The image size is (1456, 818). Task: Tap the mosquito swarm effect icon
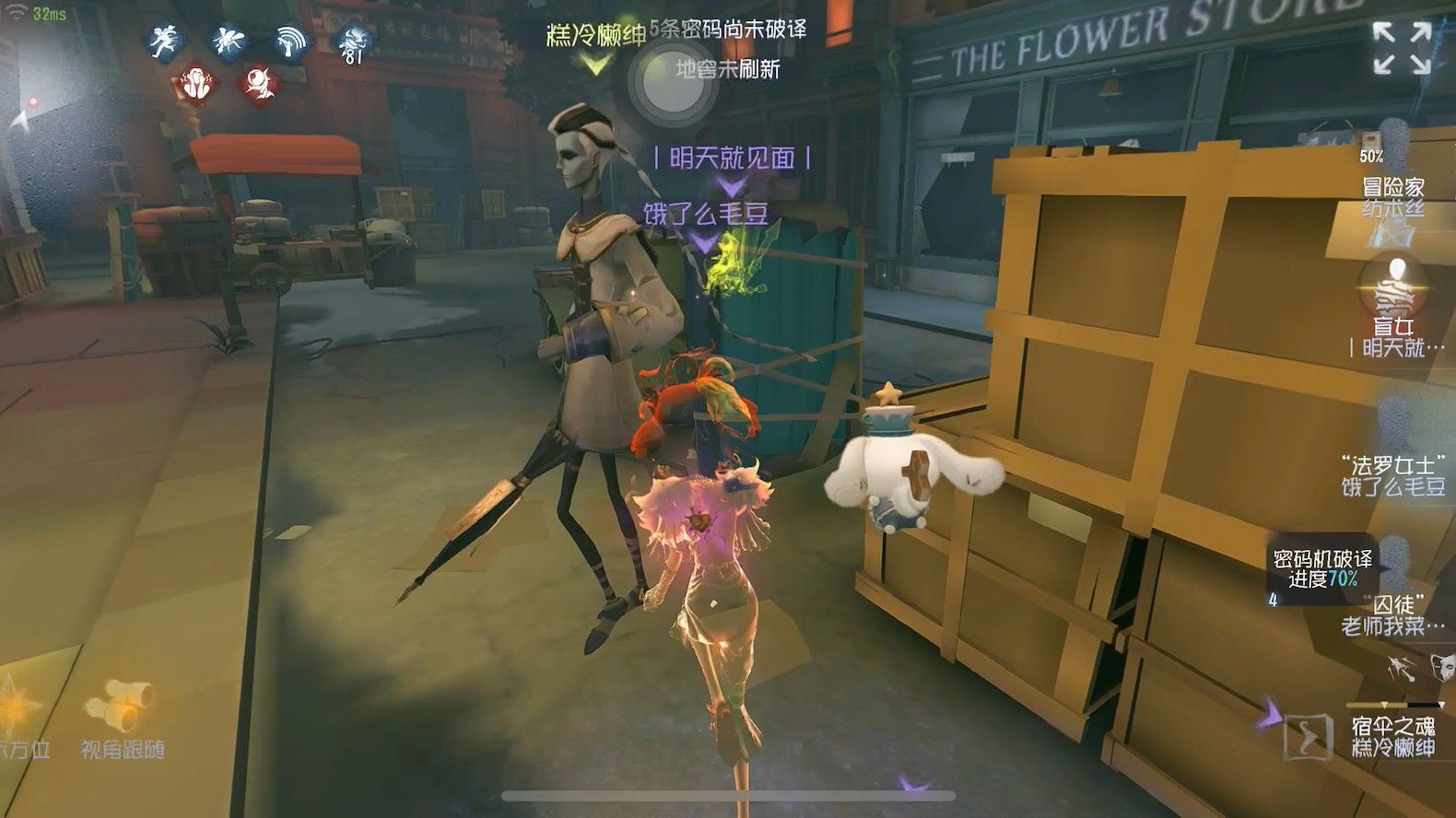[x=228, y=40]
